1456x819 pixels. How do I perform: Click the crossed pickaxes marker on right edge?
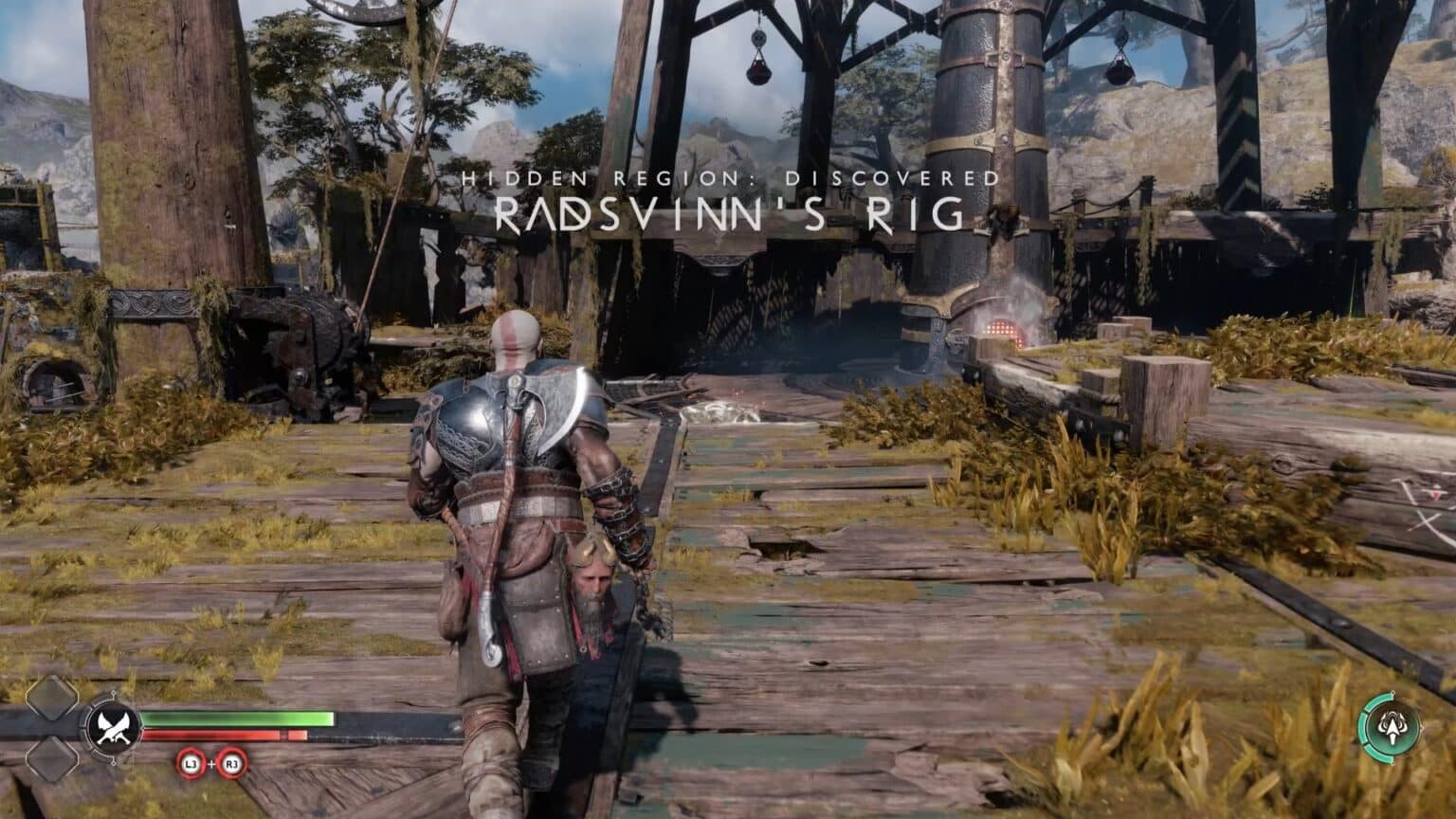pos(1426,519)
